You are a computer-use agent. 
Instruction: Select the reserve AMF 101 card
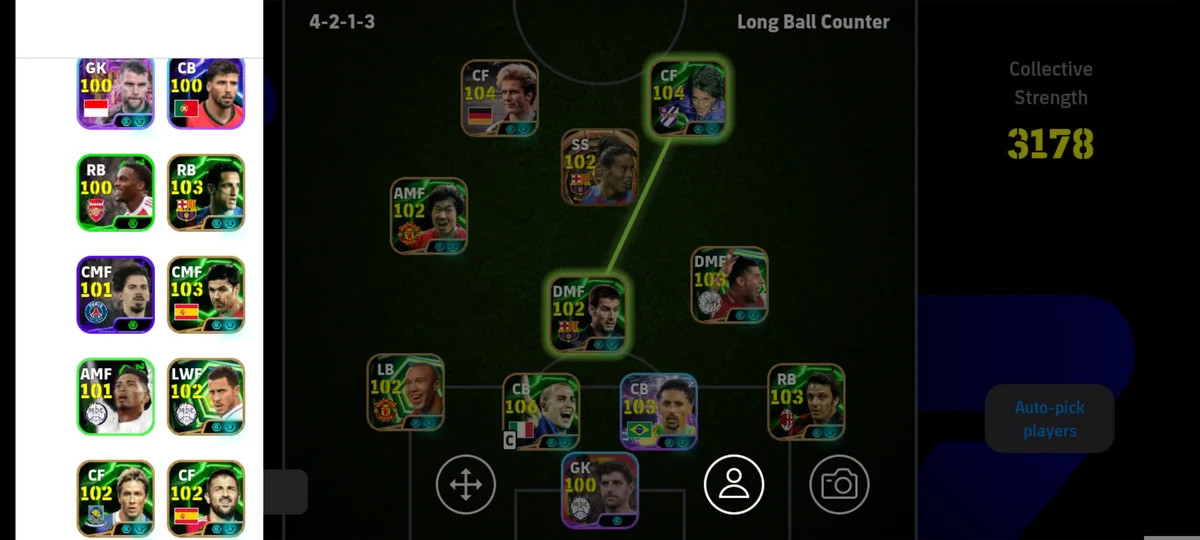pyautogui.click(x=115, y=397)
